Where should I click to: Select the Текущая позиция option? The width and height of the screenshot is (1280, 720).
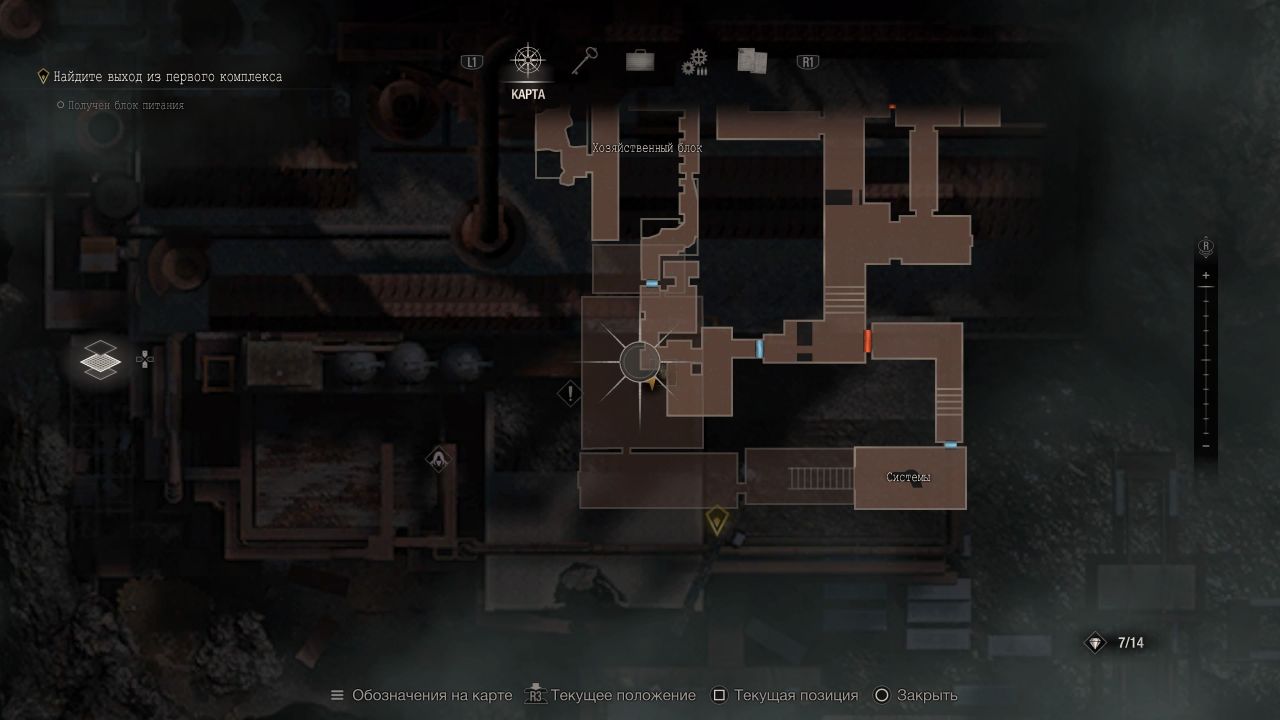point(795,695)
